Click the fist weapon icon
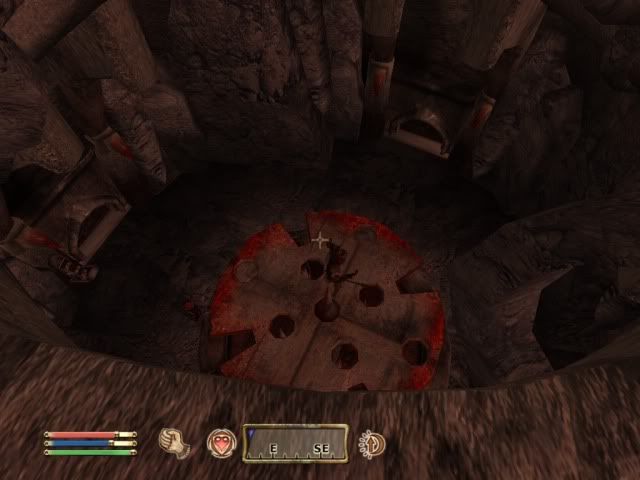The width and height of the screenshot is (640, 480). [177, 441]
